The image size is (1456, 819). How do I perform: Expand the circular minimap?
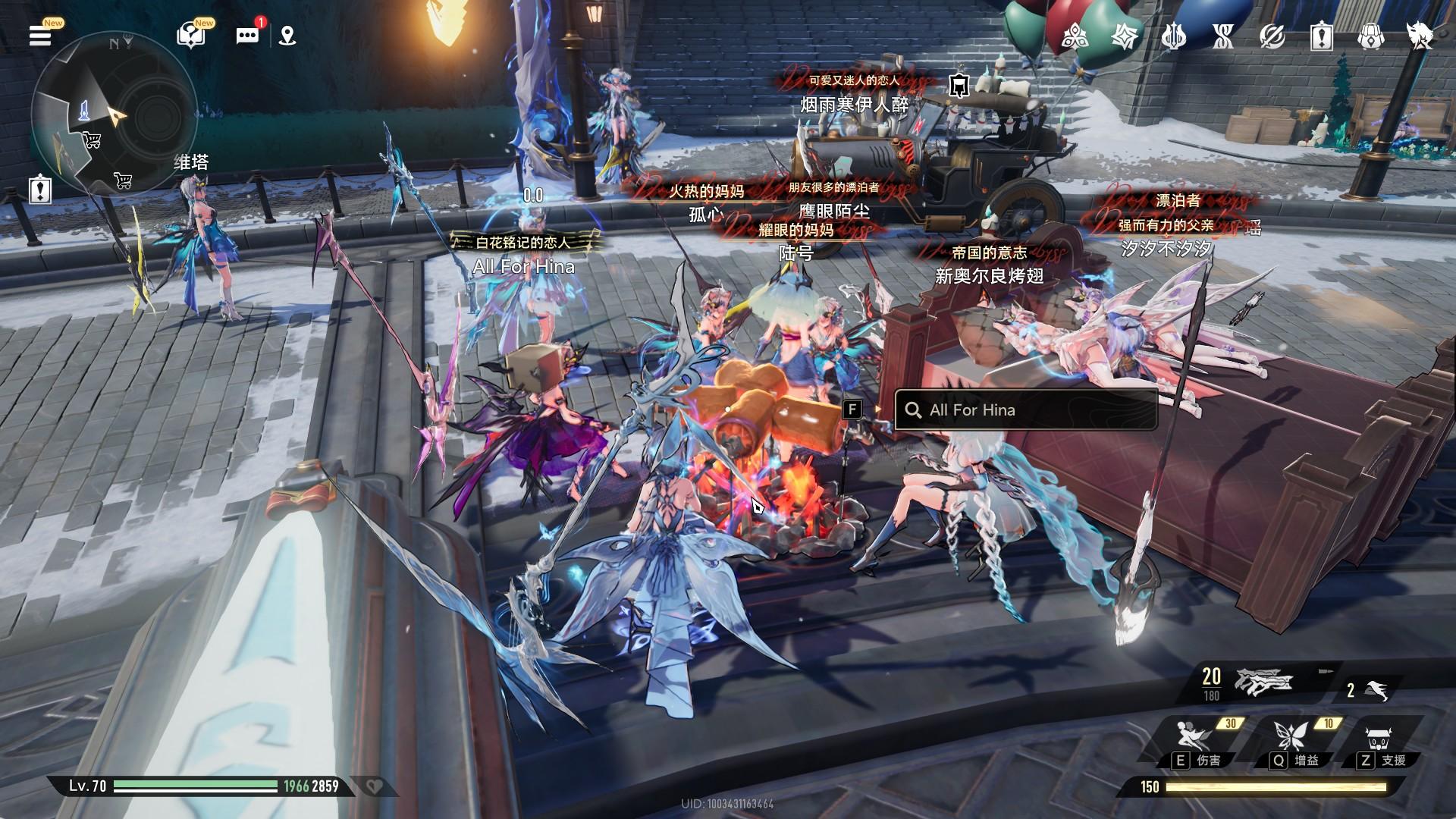pyautogui.click(x=112, y=114)
